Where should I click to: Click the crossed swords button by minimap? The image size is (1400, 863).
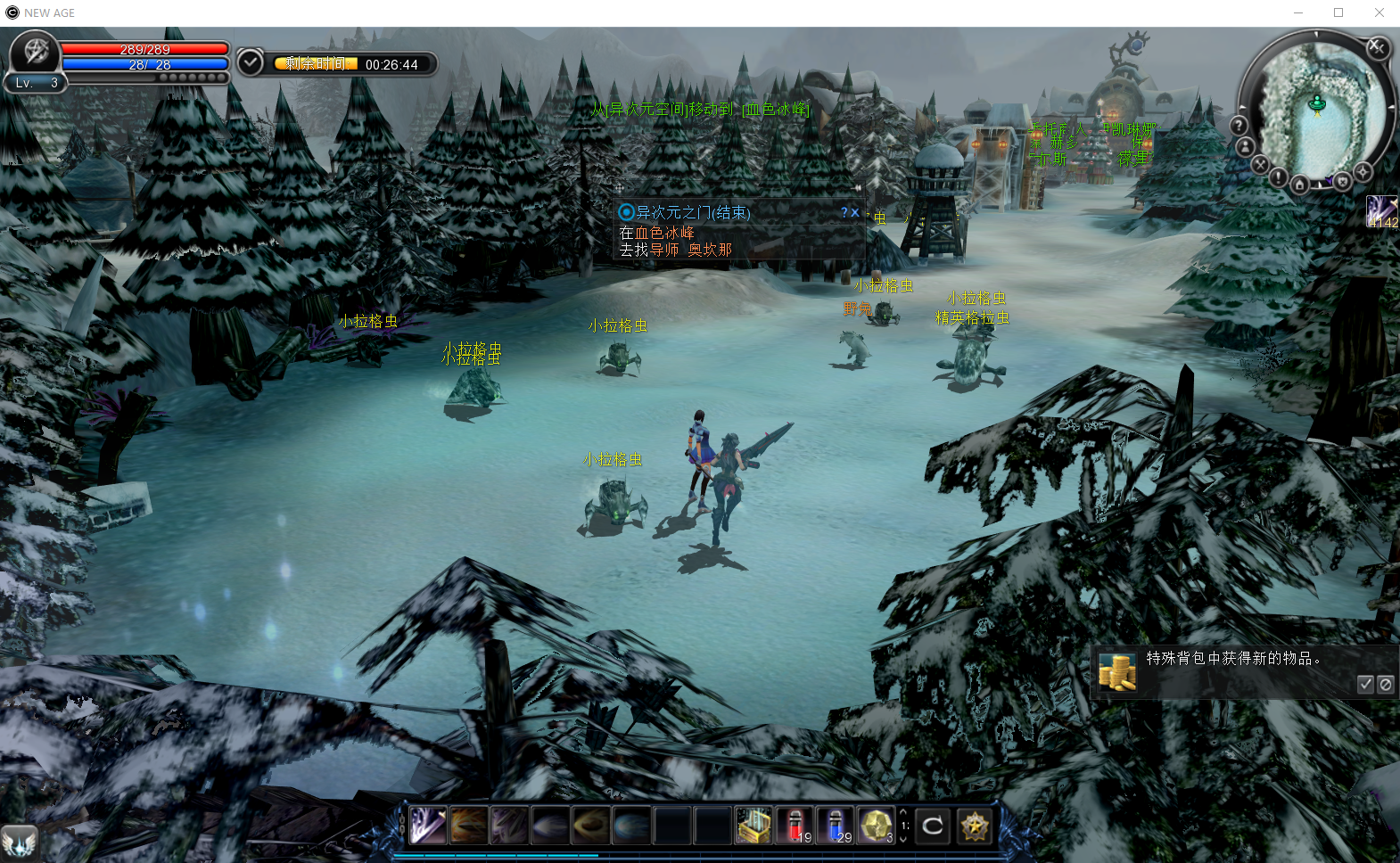point(1259,165)
